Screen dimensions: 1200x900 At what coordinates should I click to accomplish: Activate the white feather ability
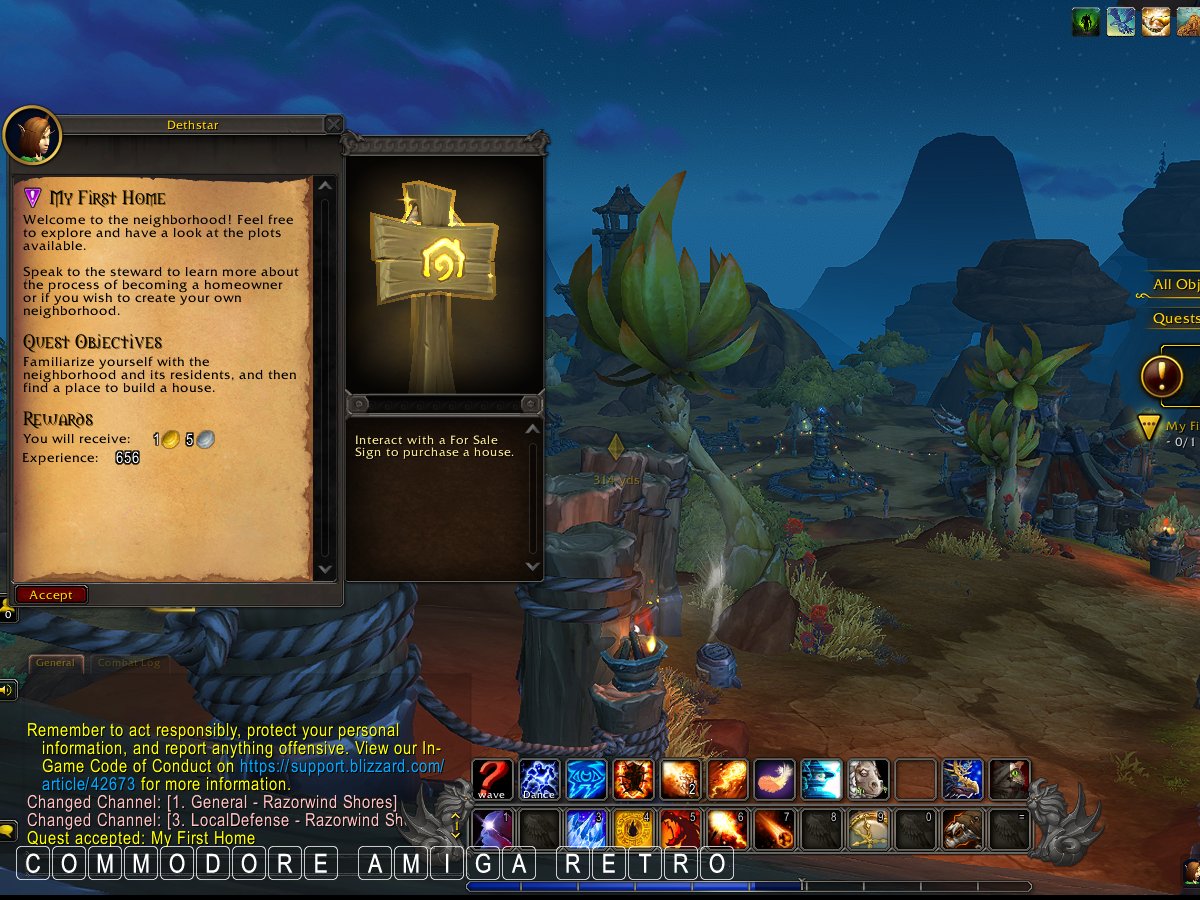(x=774, y=780)
